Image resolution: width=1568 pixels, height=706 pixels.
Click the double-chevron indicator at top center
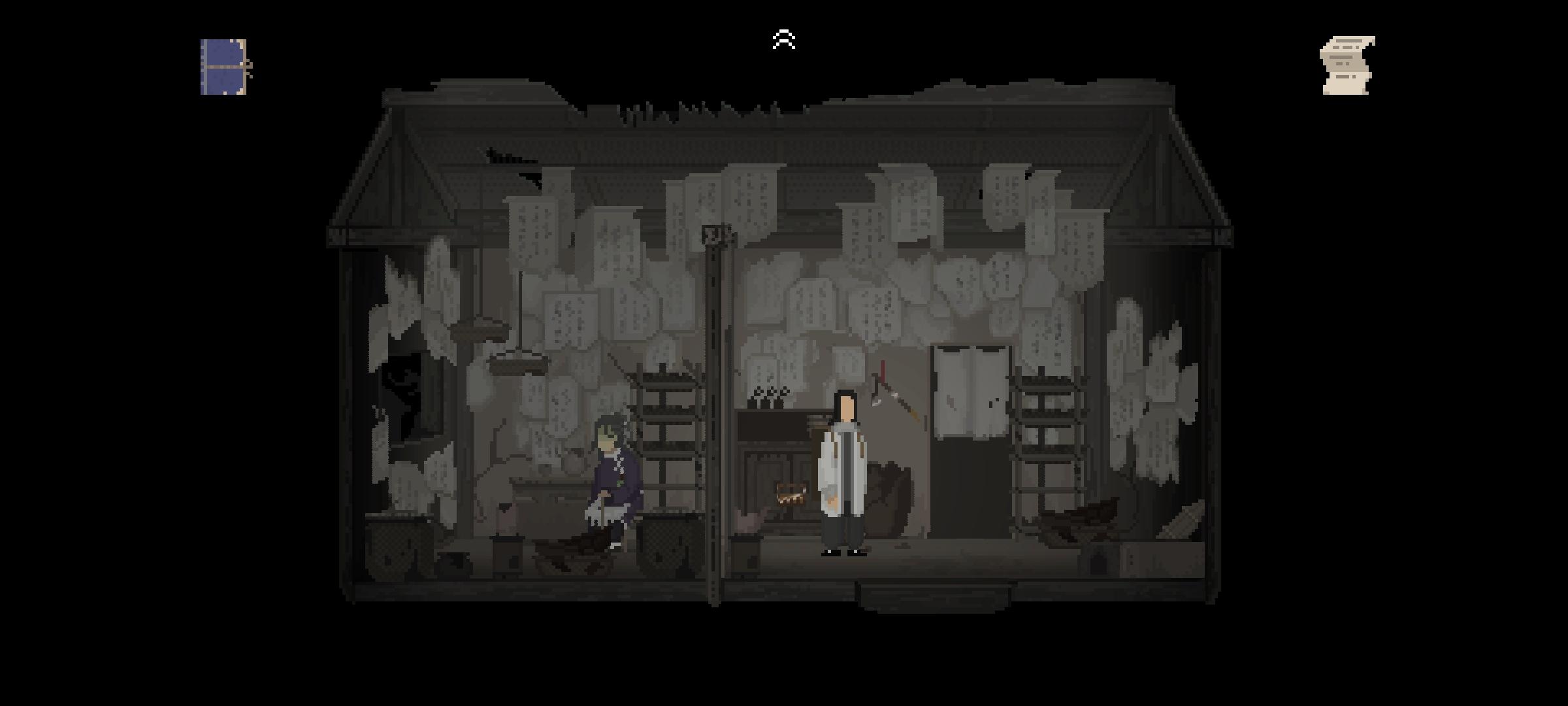pyautogui.click(x=784, y=38)
